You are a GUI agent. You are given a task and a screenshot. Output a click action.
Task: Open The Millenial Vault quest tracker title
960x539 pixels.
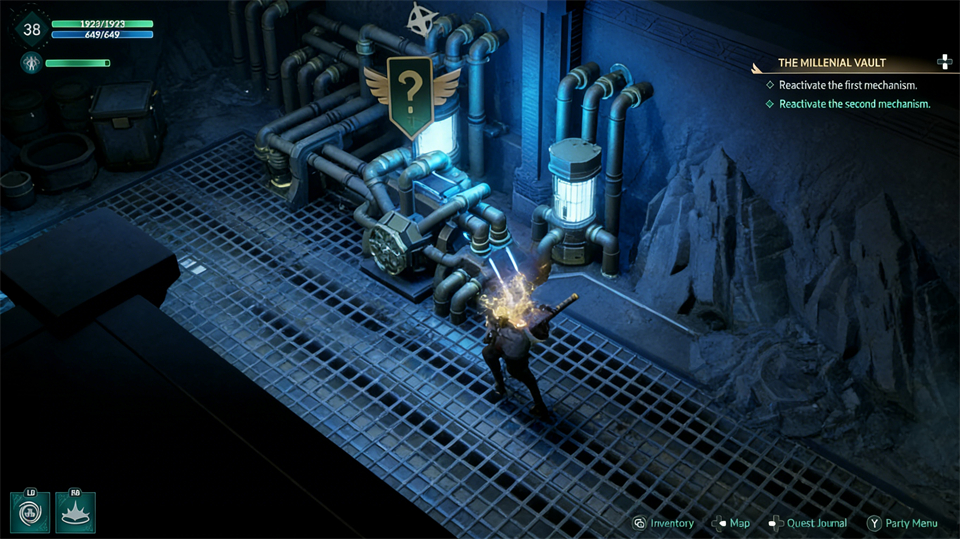(x=832, y=63)
